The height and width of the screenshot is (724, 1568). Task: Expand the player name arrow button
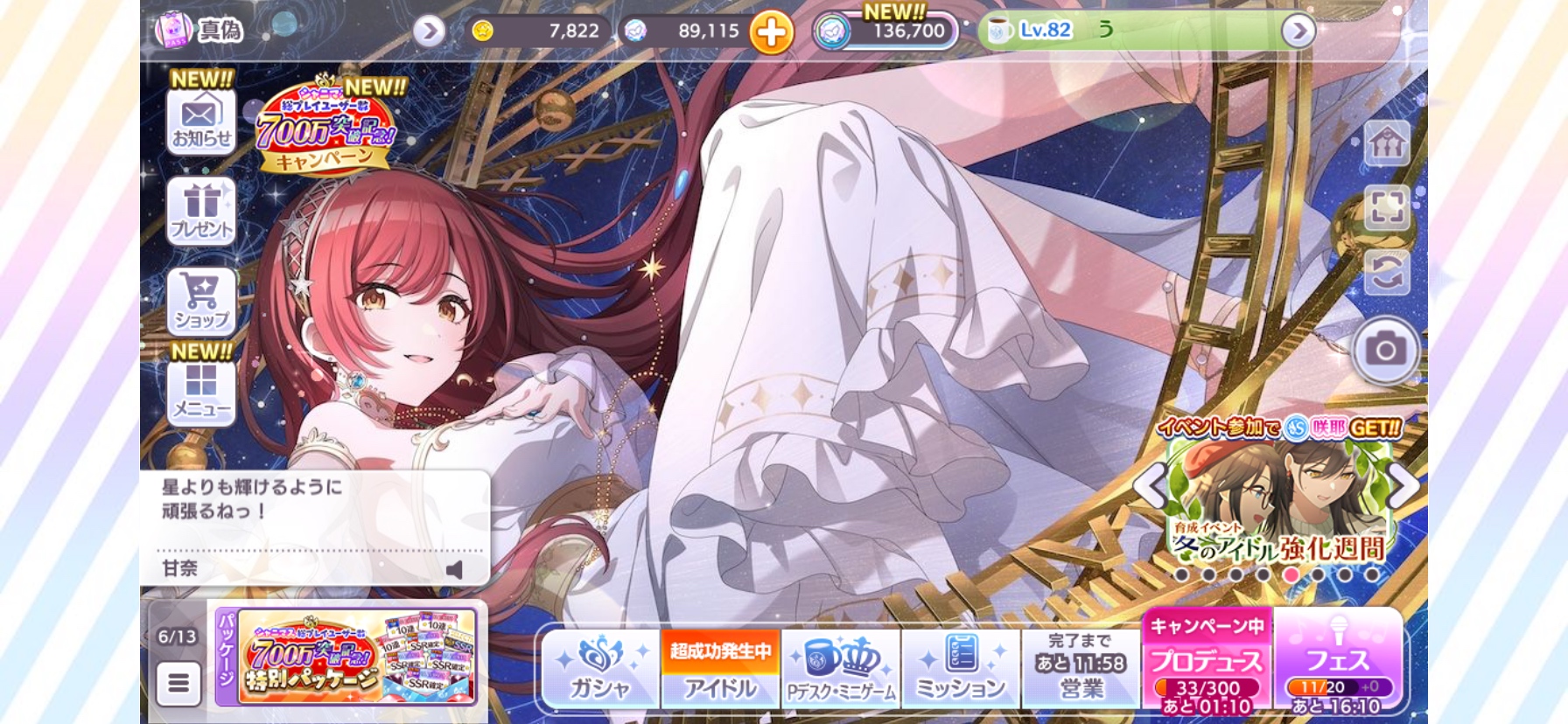[429, 32]
